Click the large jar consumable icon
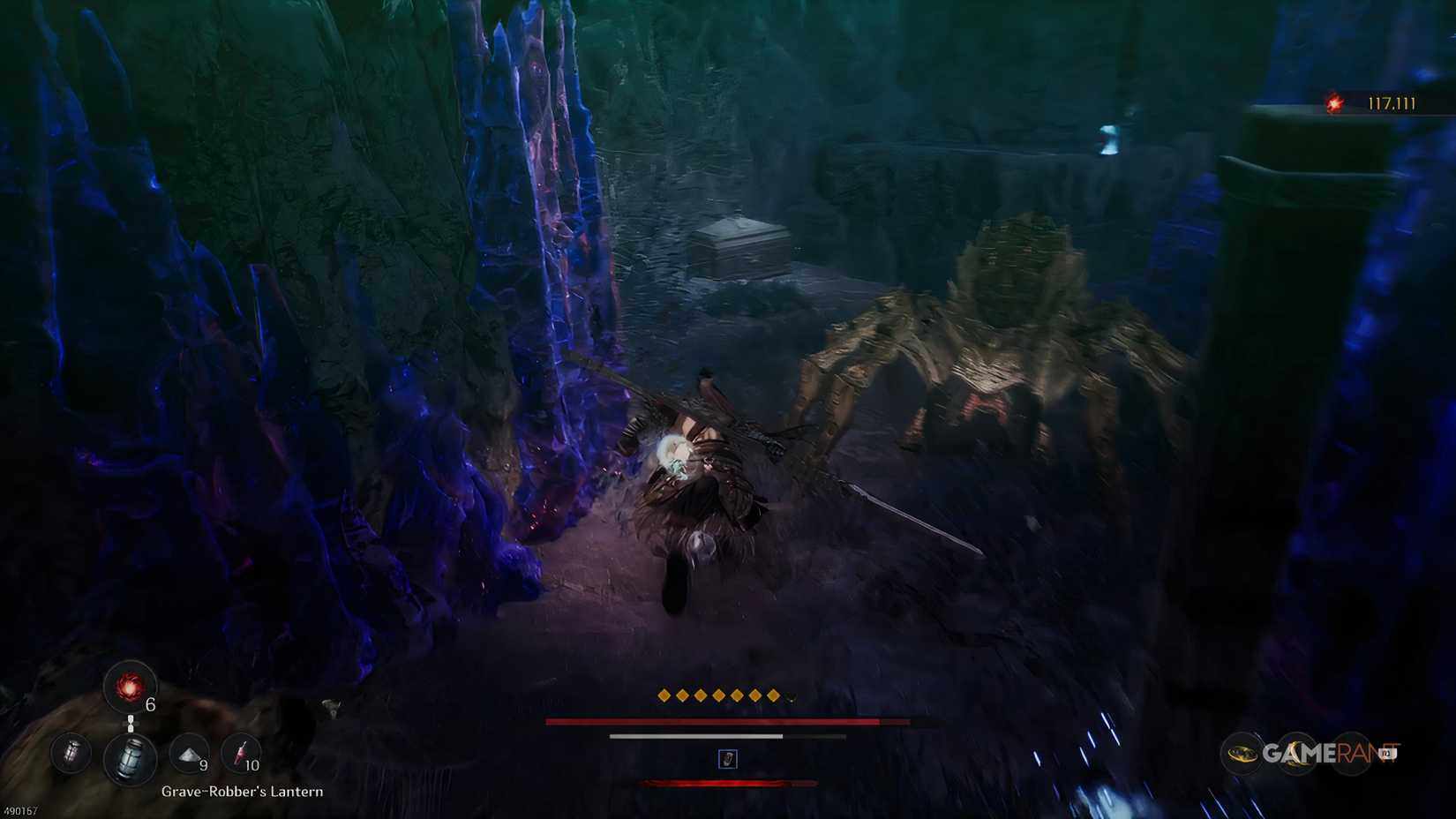Screen dimensions: 1456x819 [x=131, y=757]
